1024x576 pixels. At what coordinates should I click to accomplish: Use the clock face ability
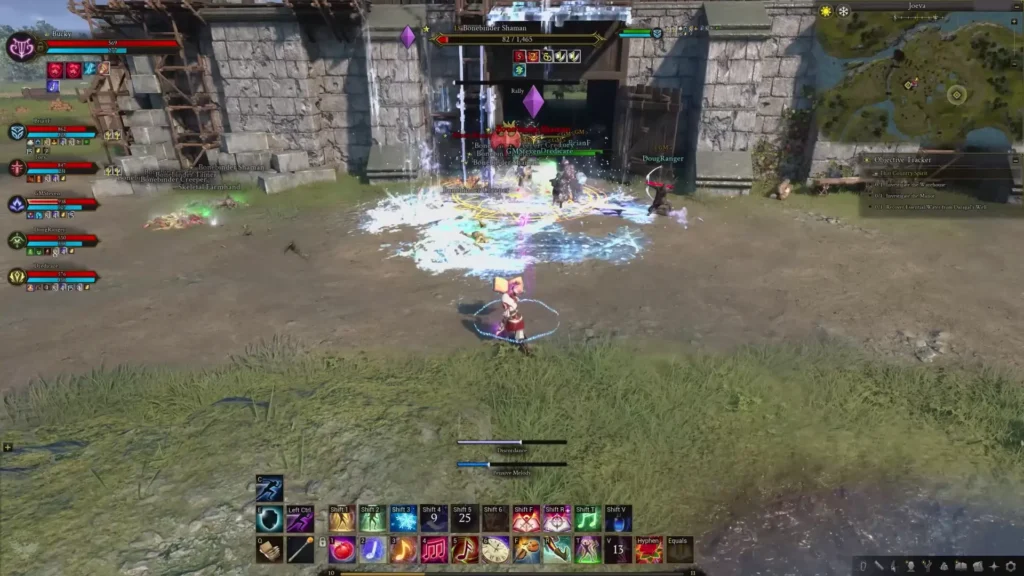(496, 550)
